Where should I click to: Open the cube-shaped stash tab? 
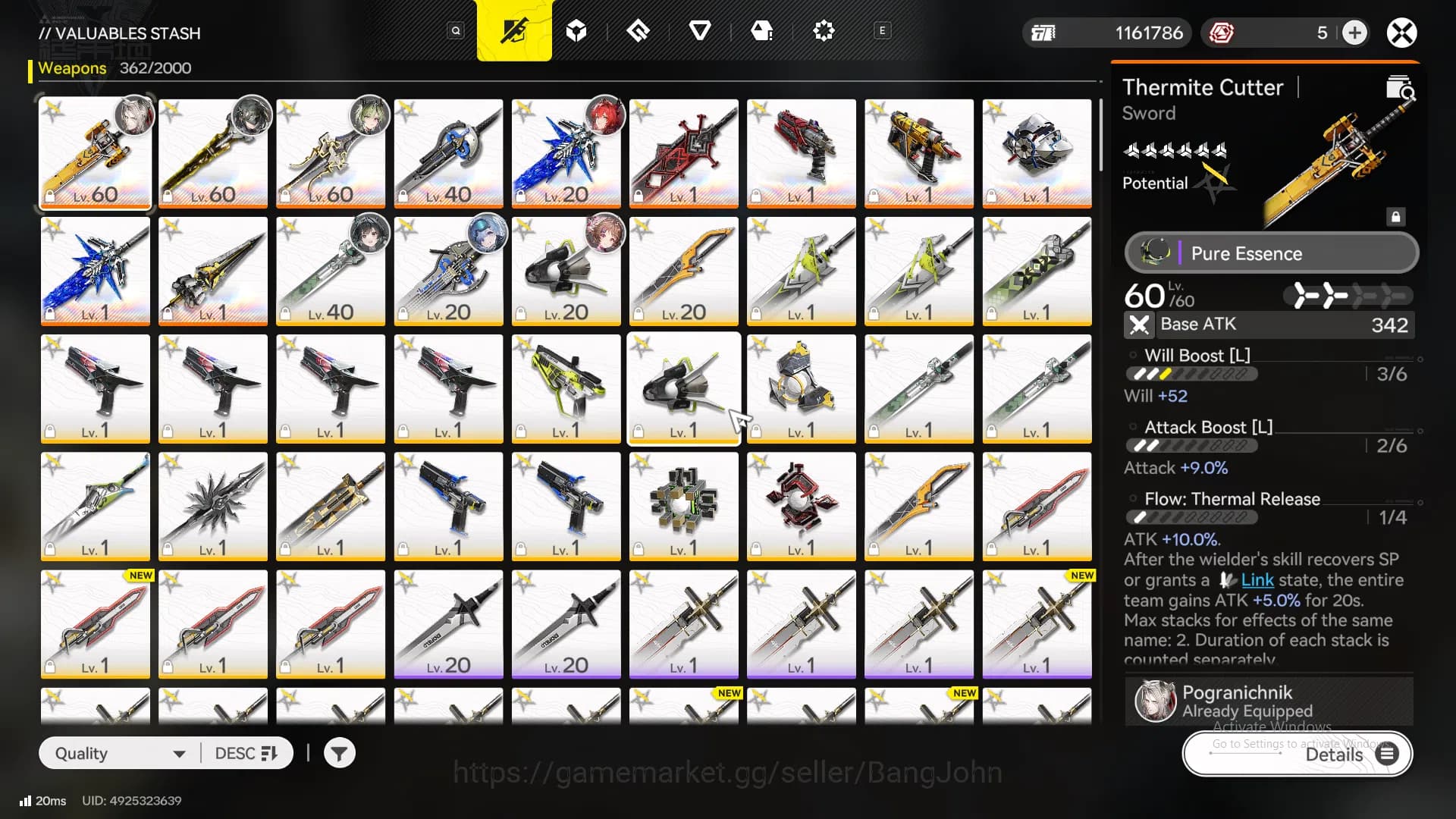(576, 31)
